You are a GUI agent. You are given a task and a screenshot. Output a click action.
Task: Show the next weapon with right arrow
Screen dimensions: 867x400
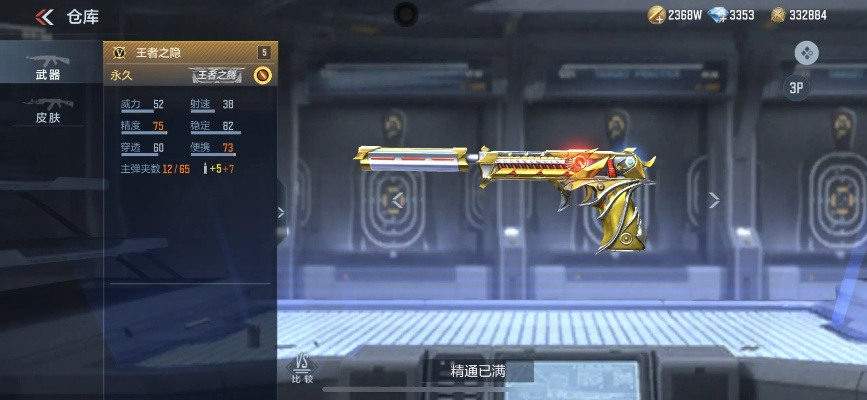713,200
